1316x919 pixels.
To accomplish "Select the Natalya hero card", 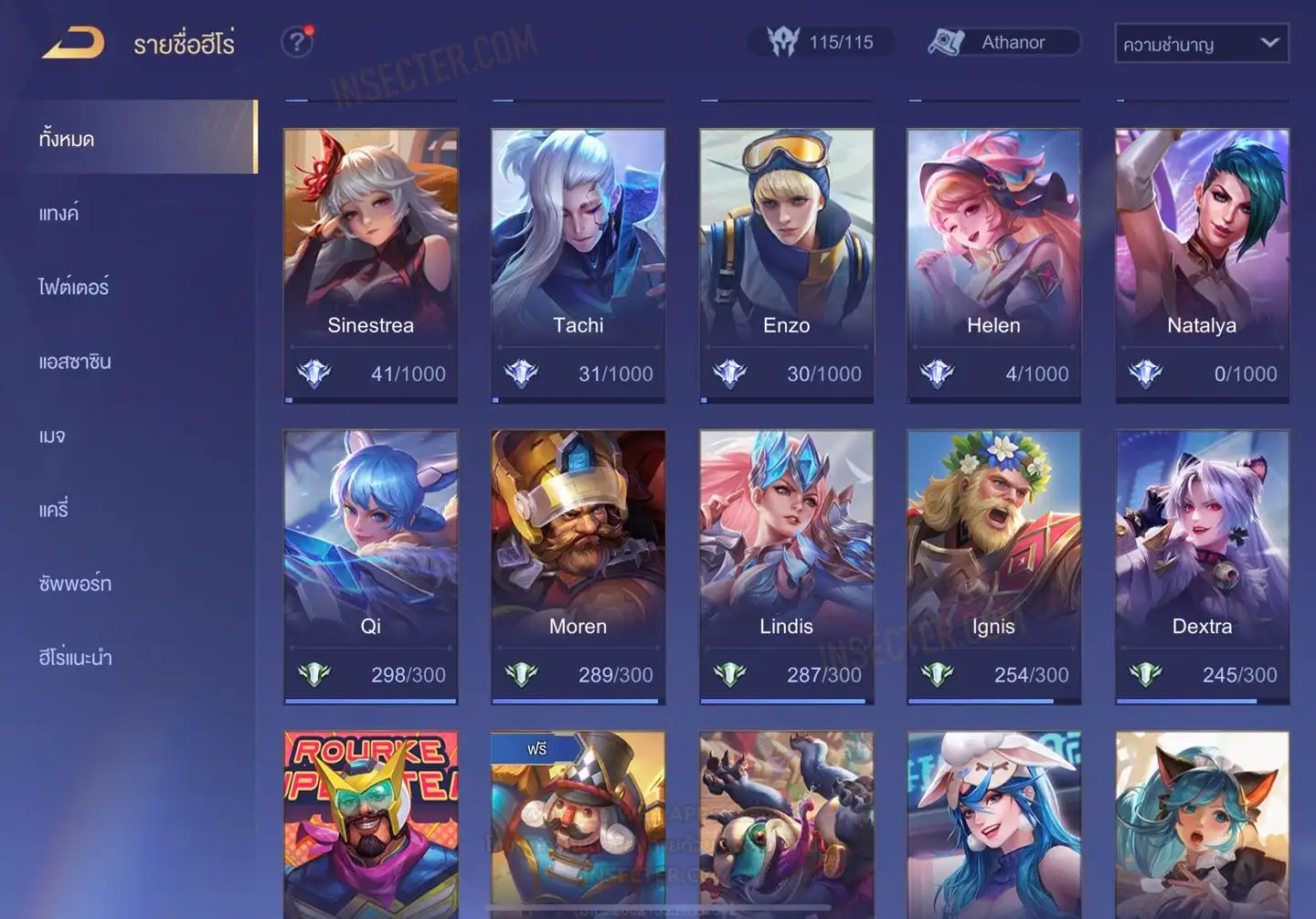I will click(x=1202, y=265).
